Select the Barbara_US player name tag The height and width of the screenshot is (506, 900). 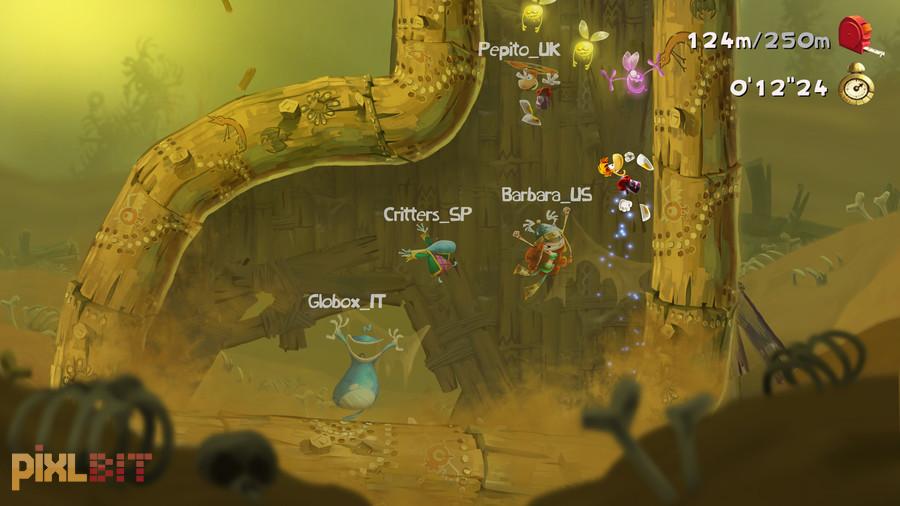click(546, 194)
